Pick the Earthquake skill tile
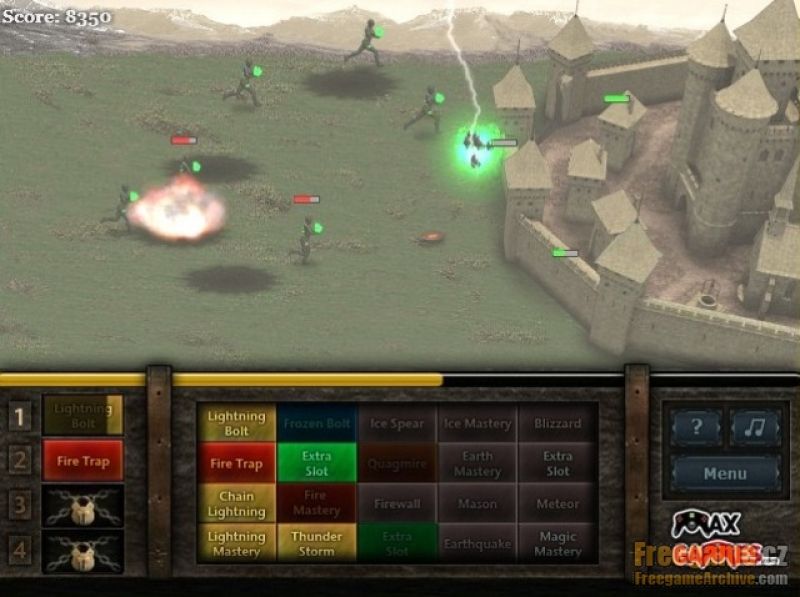The height and width of the screenshot is (597, 800). (x=477, y=543)
